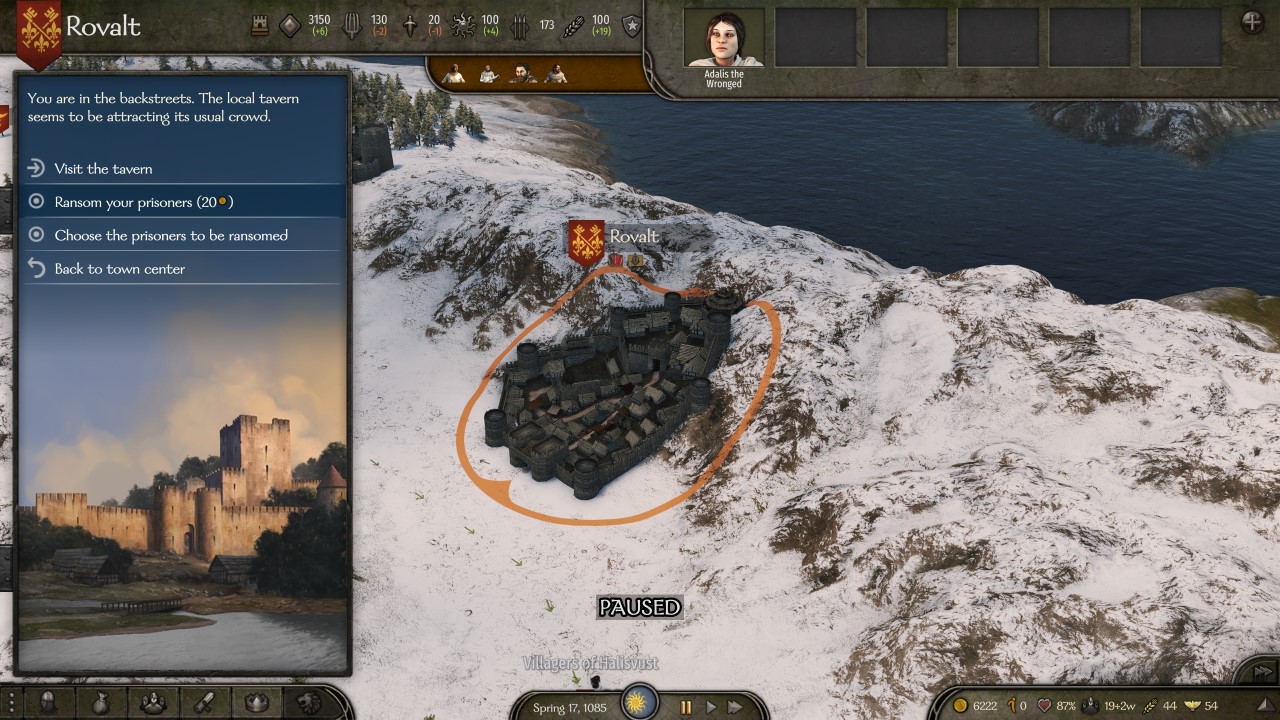The image size is (1280, 720).
Task: Activate fast forward time
Action: click(x=736, y=707)
